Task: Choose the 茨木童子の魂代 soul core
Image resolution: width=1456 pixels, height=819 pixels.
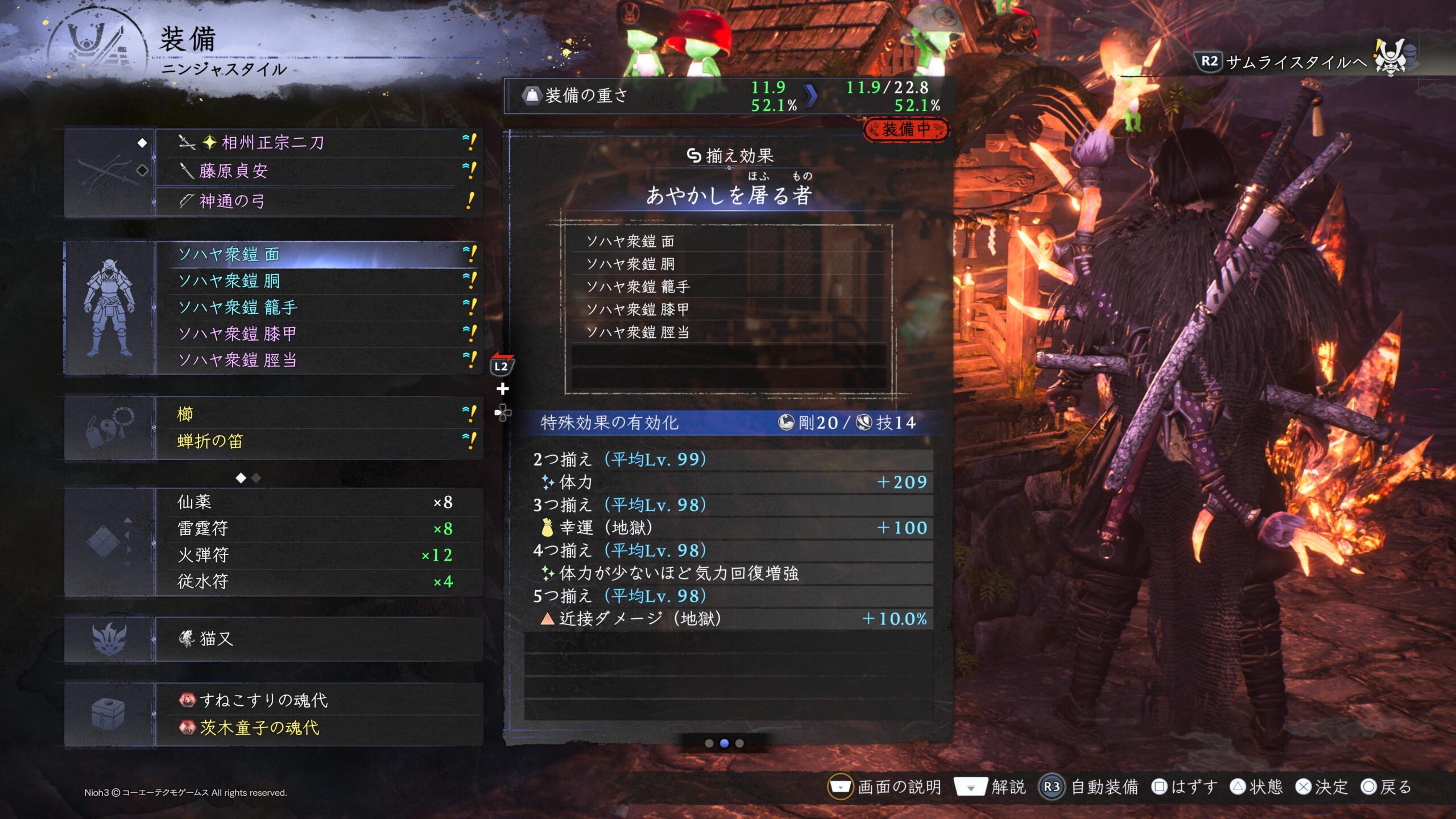Action: [318, 727]
